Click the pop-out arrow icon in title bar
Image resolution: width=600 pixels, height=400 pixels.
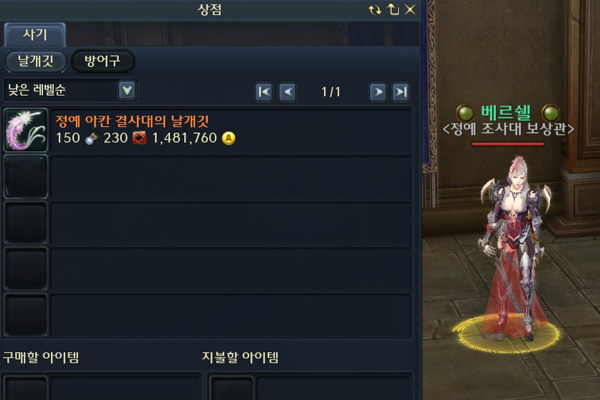[391, 9]
